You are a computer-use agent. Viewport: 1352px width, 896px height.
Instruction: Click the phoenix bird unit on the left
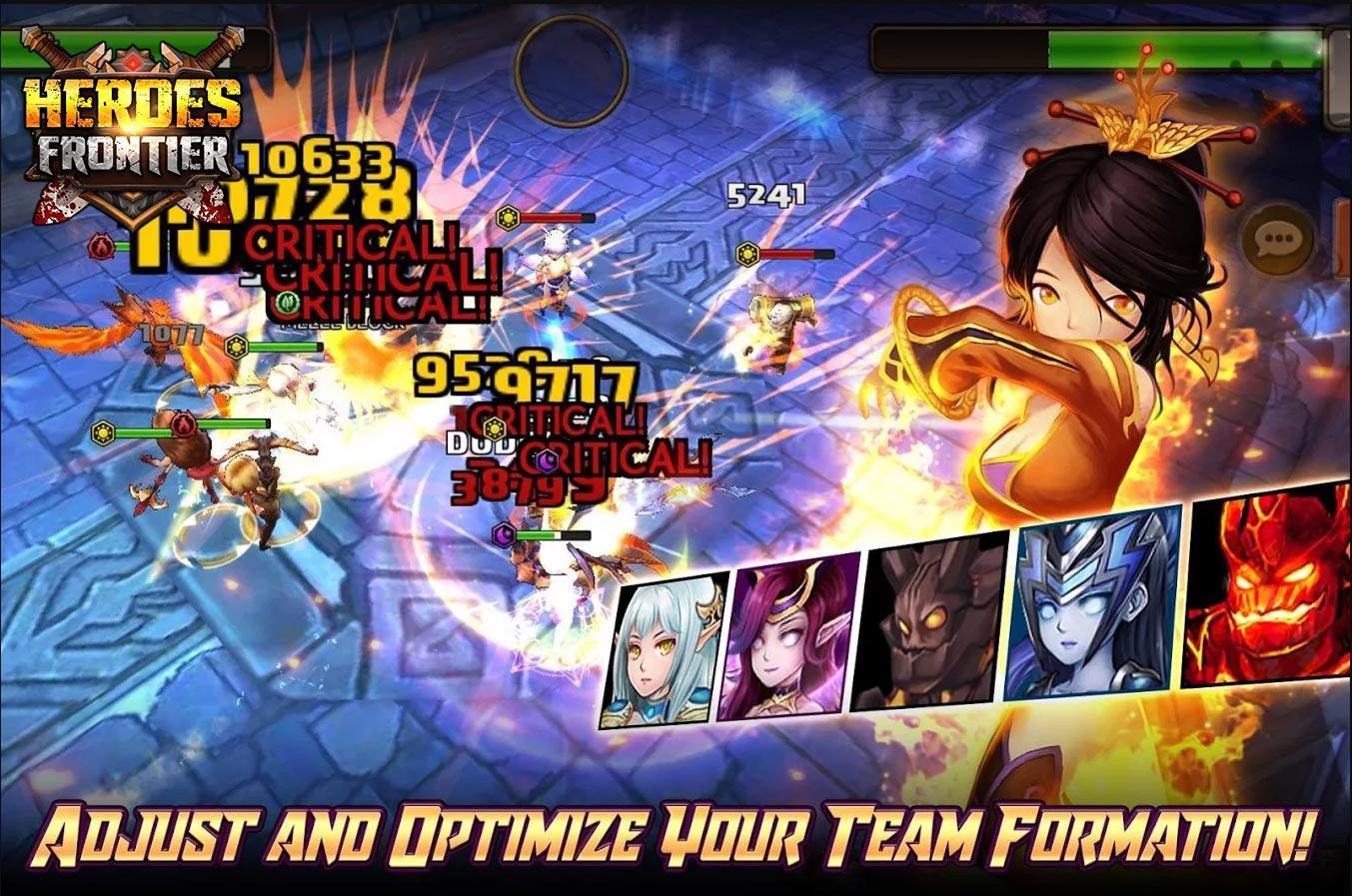[x=150, y=340]
